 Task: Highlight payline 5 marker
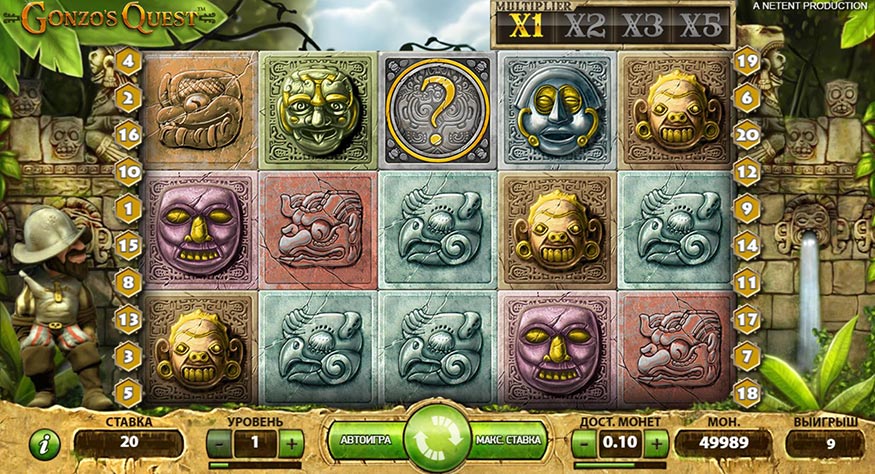(128, 392)
